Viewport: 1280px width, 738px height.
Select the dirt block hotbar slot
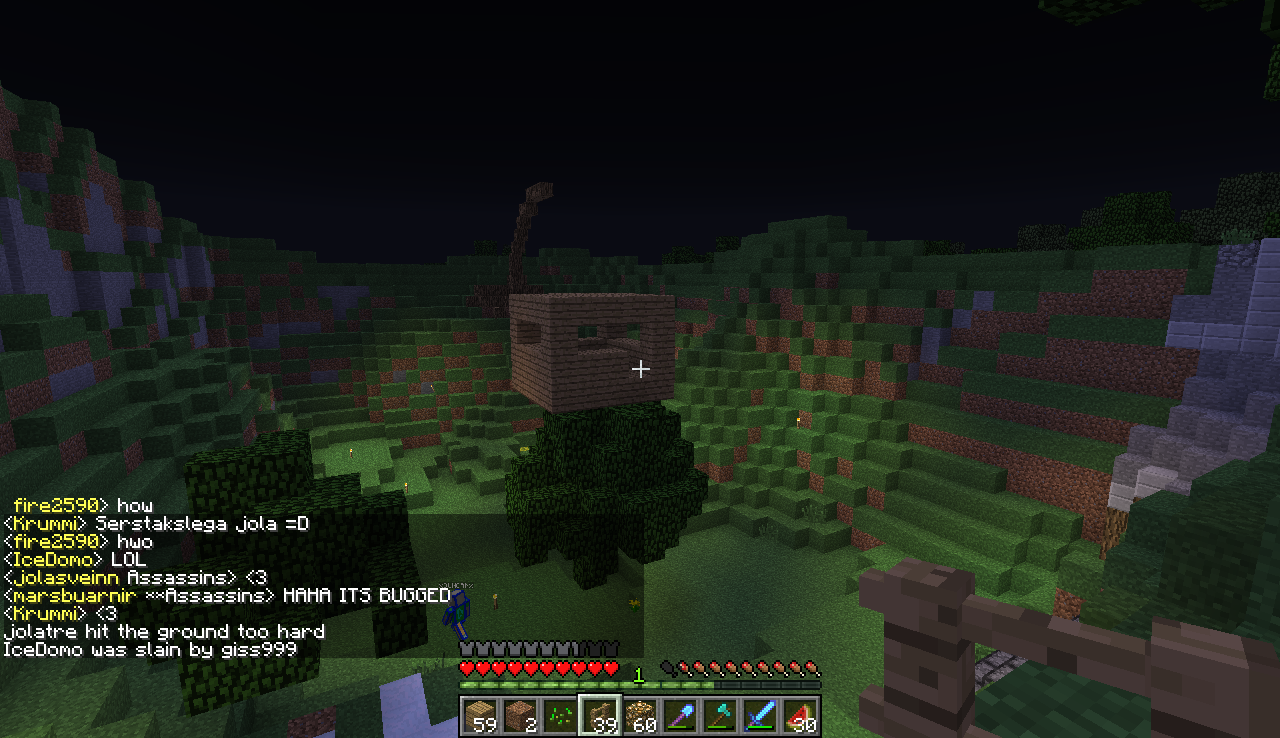tap(520, 716)
